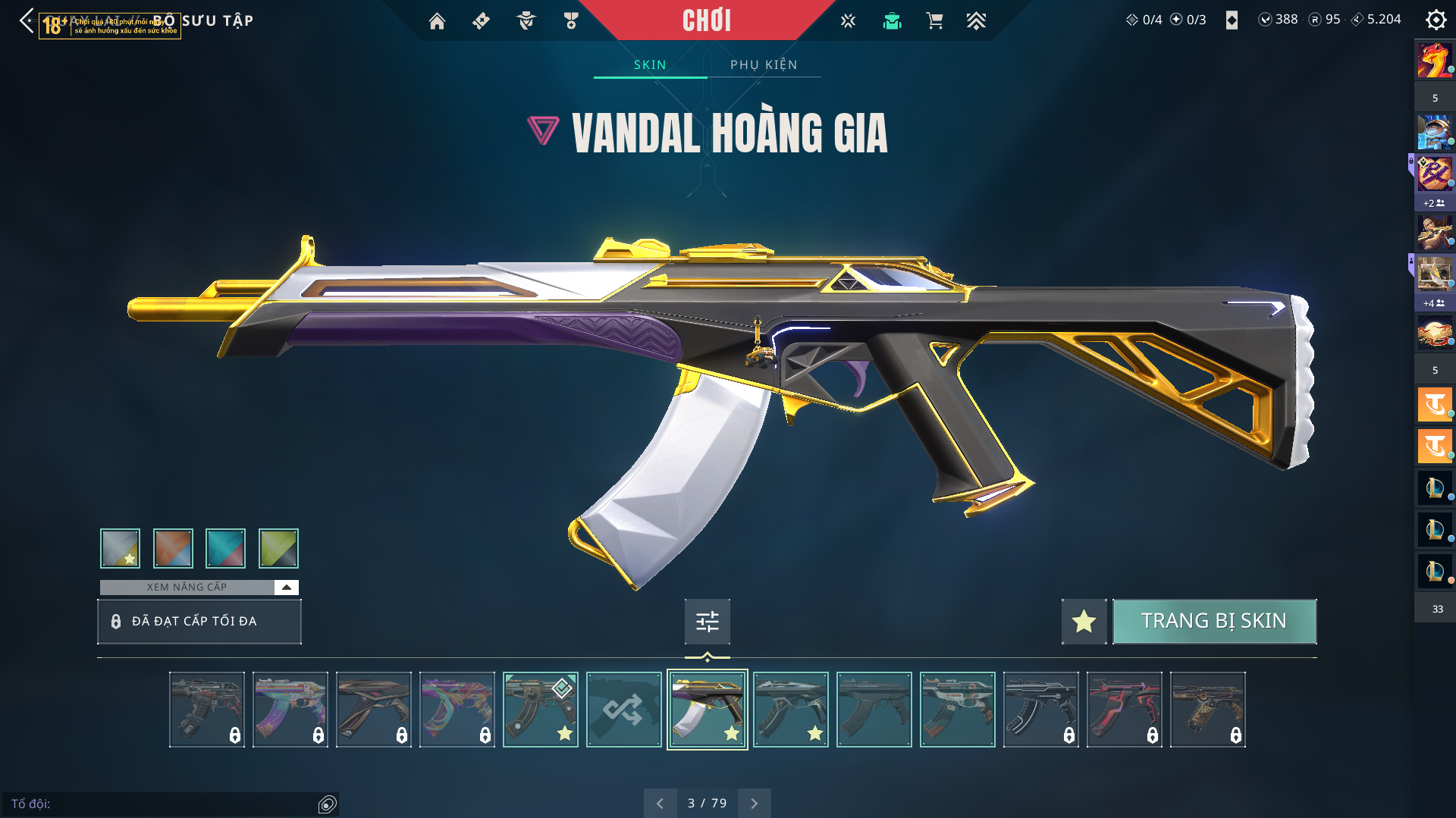Screen dimensions: 1456x818
Task: Go back with the top-left arrow
Action: click(27, 20)
